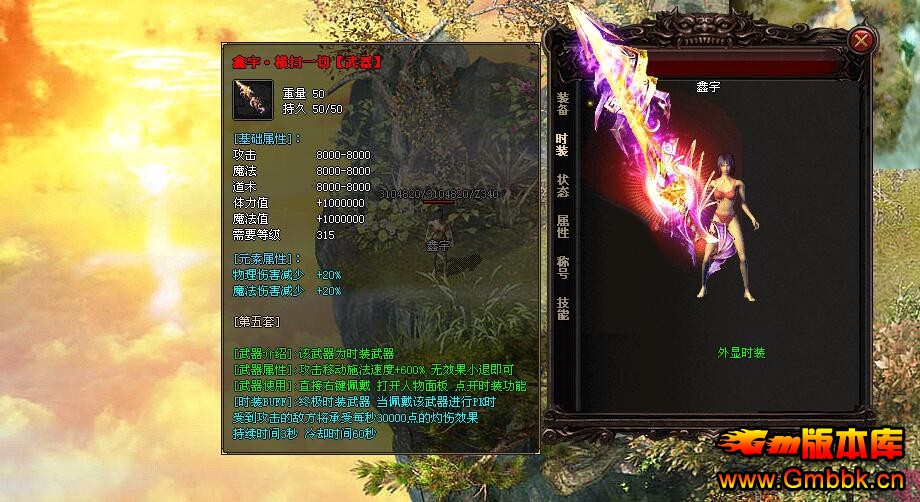Select the 时装 fashion tab
Image resolution: width=920 pixels, height=502 pixels.
coord(562,144)
